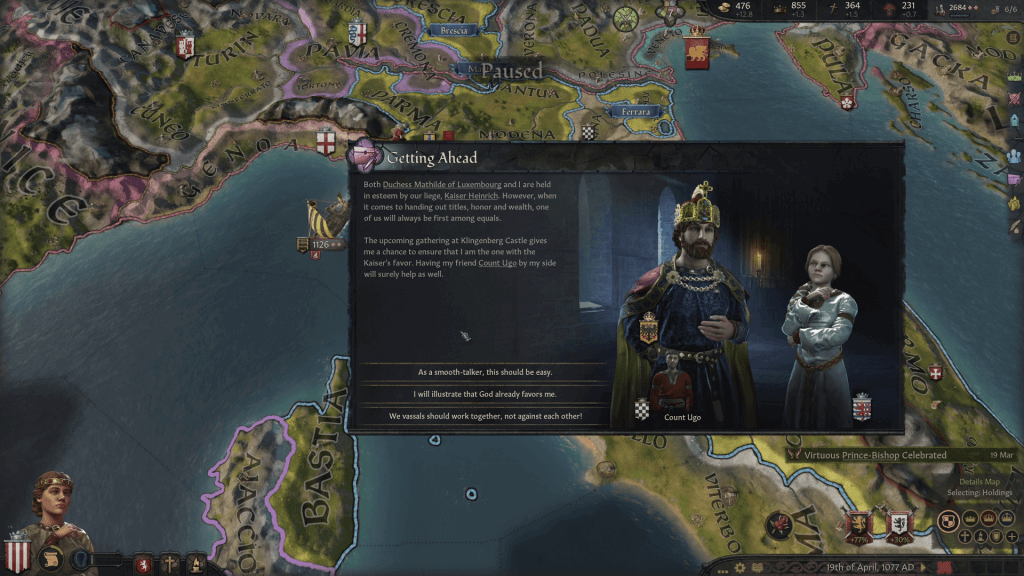Open the "Virtuous Prince-Bishop Celebrated" notification
1024x576 pixels.
coord(869,455)
